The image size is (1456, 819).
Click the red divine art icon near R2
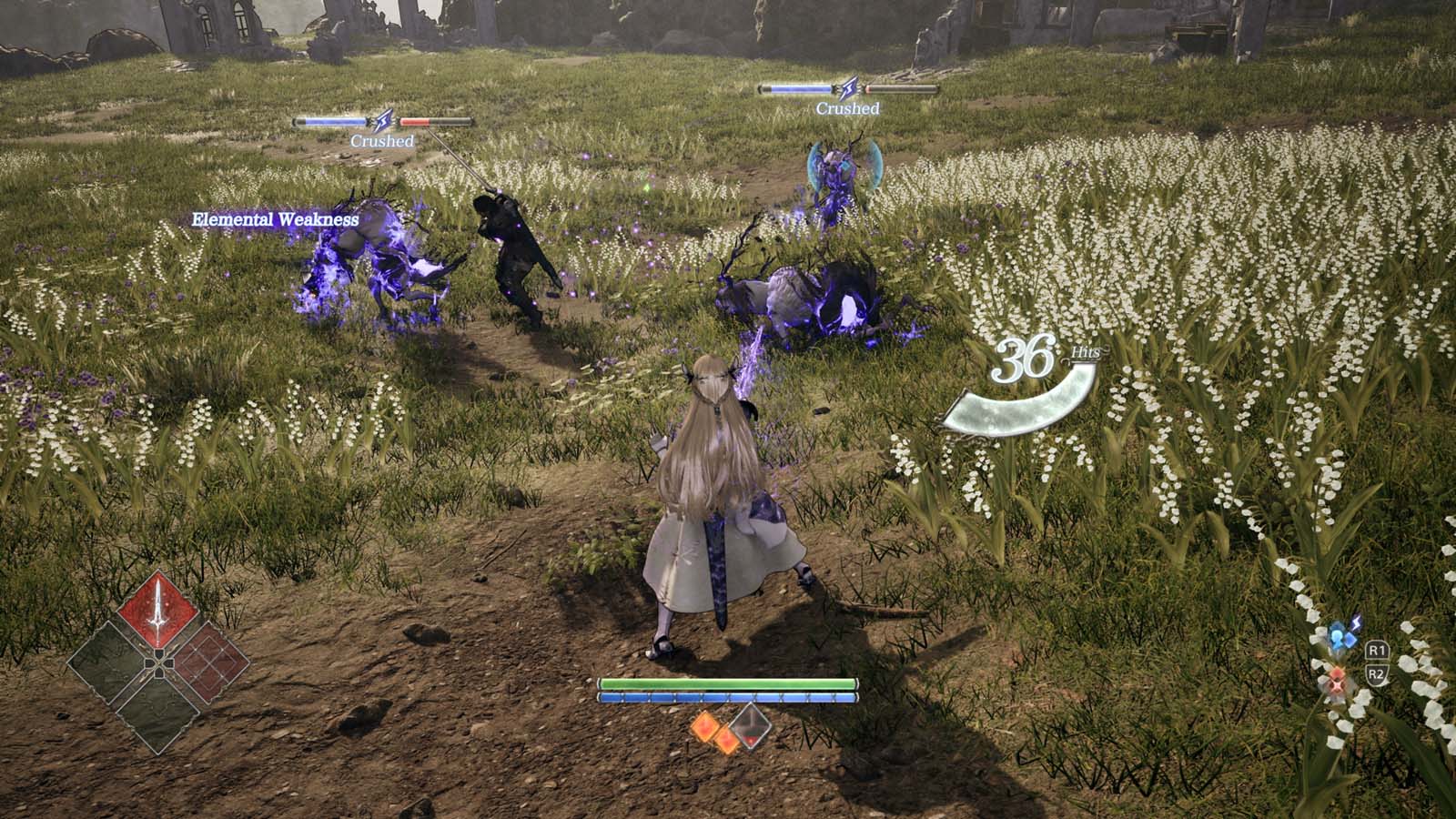1337,681
